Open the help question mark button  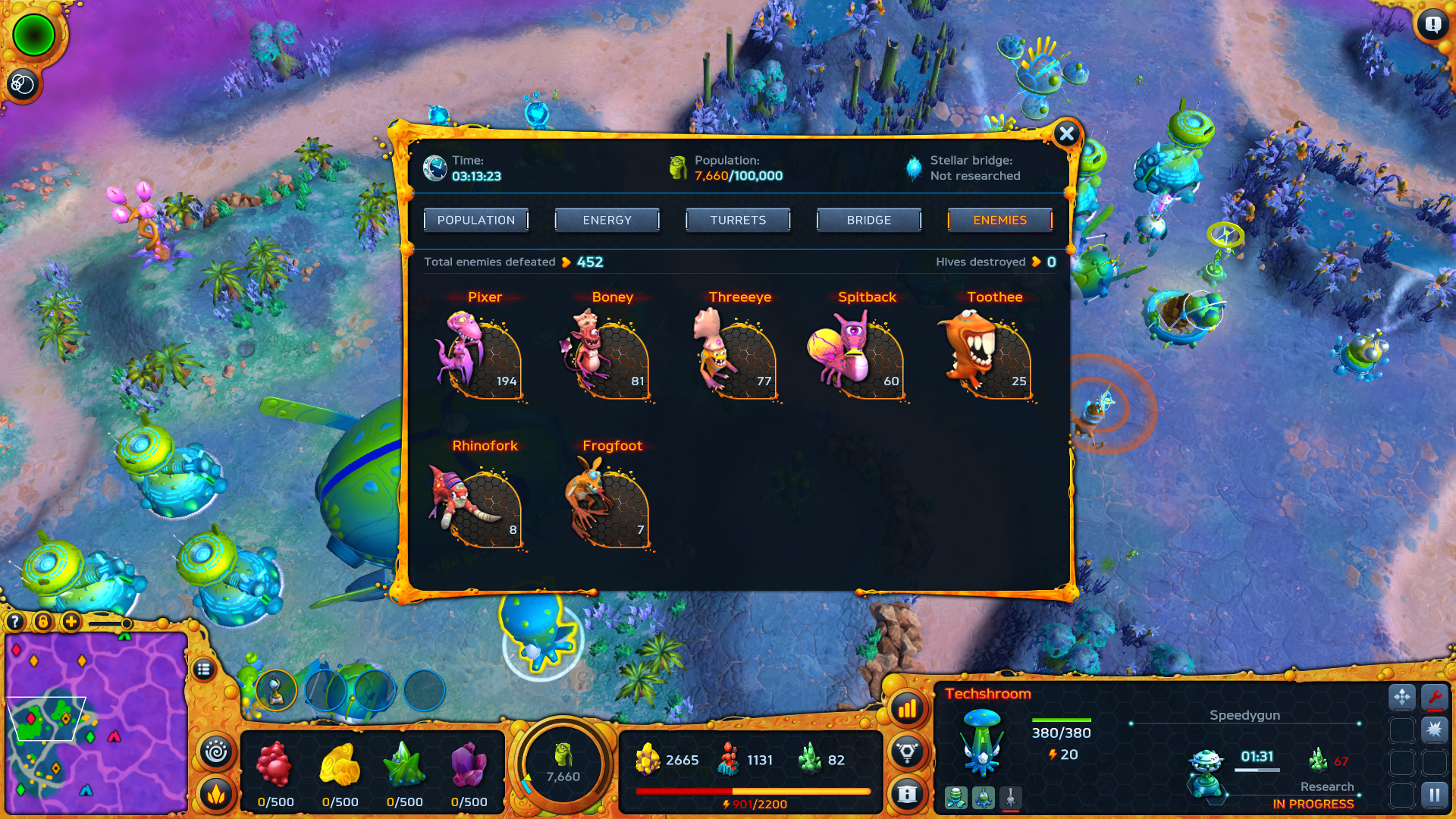tap(15, 623)
